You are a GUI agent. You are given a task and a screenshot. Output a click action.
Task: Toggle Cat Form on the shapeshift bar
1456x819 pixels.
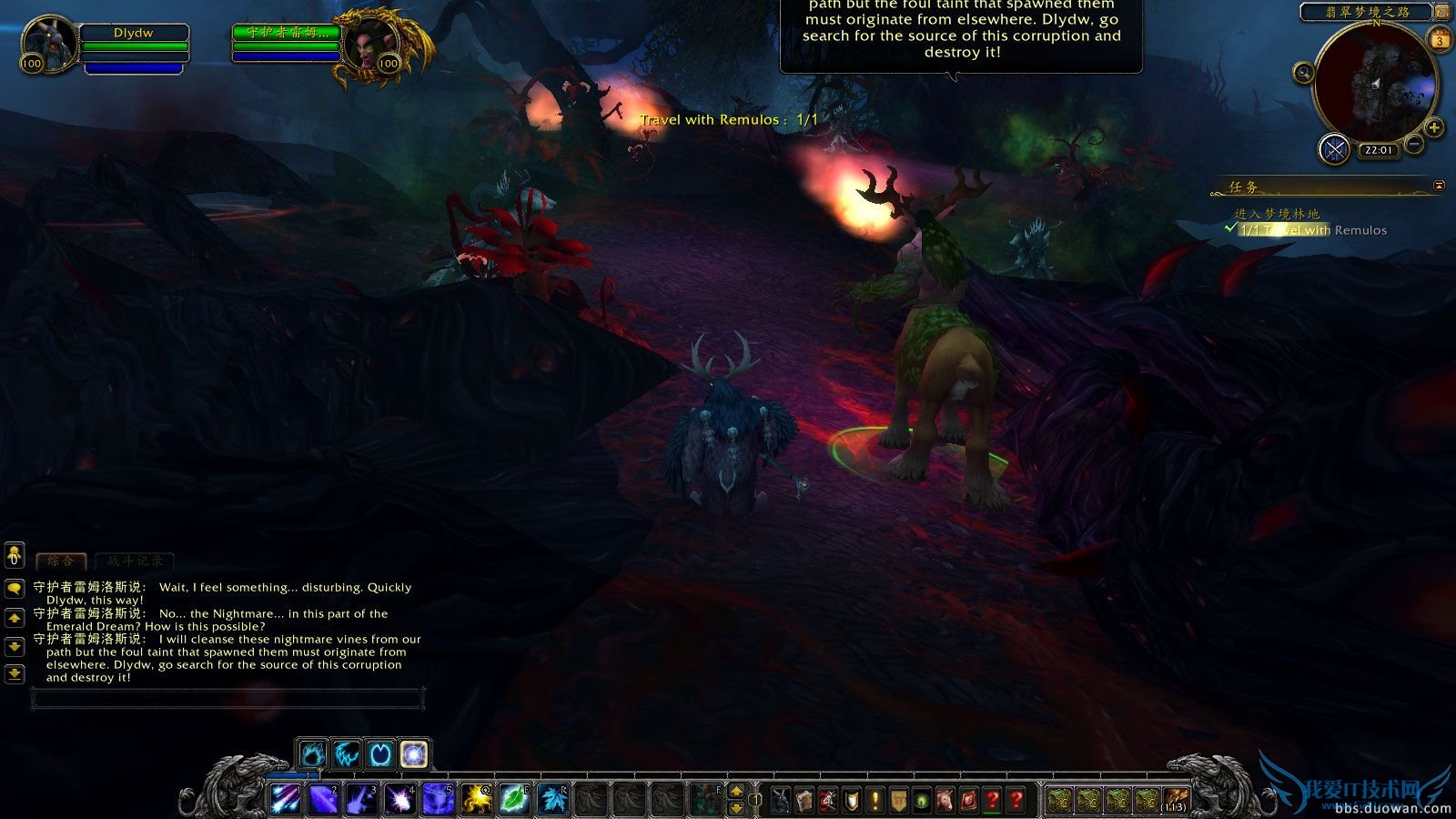pos(314,754)
